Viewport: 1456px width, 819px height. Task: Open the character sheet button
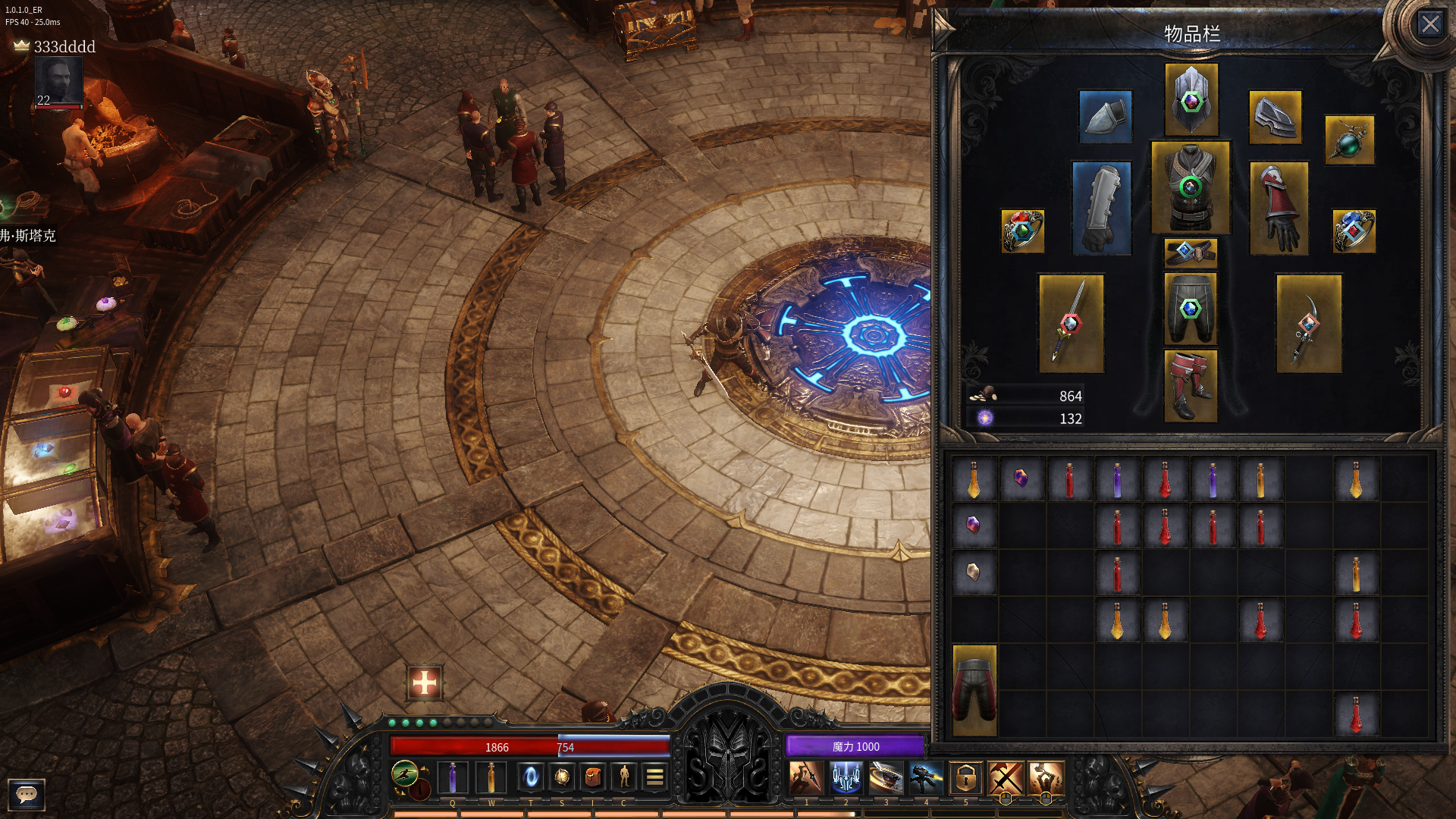[x=624, y=777]
